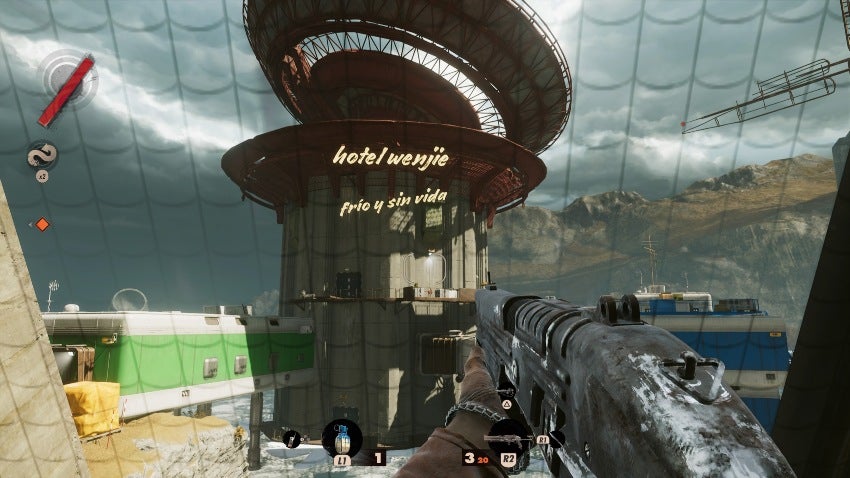Image resolution: width=850 pixels, height=478 pixels.
Task: Click the empty weapon slot beside the rifle
Action: click(556, 437)
